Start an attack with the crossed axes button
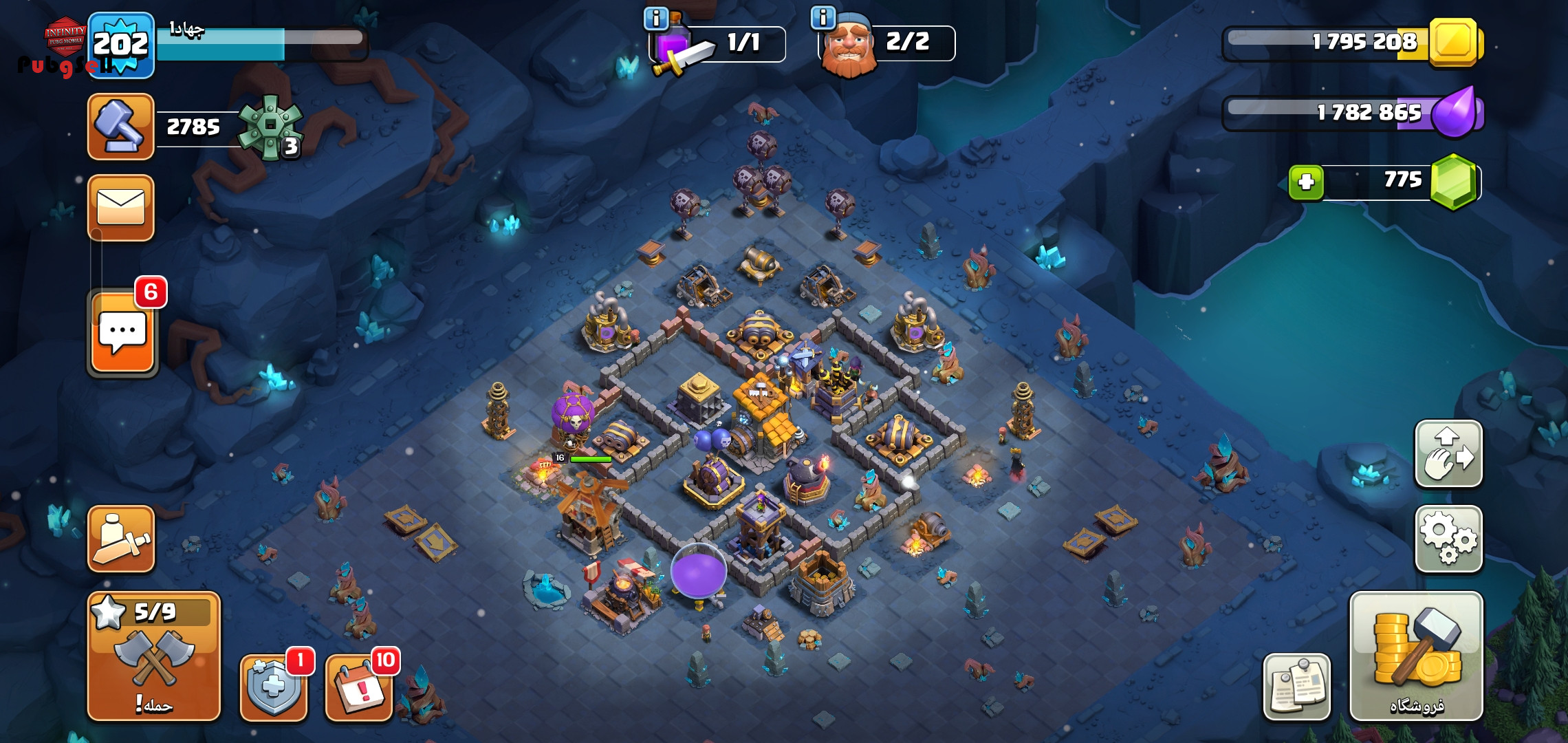The width and height of the screenshot is (1568, 743). (154, 656)
